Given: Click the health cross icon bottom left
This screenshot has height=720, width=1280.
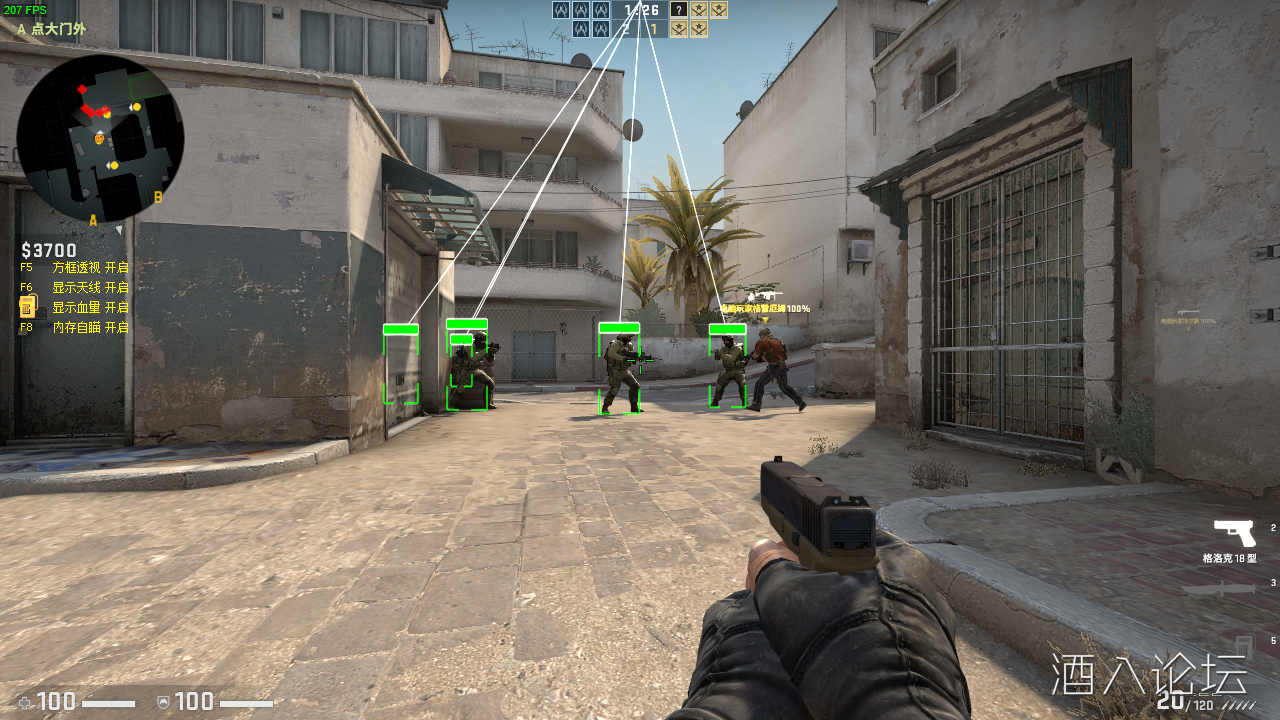Looking at the screenshot, I should point(24,702).
